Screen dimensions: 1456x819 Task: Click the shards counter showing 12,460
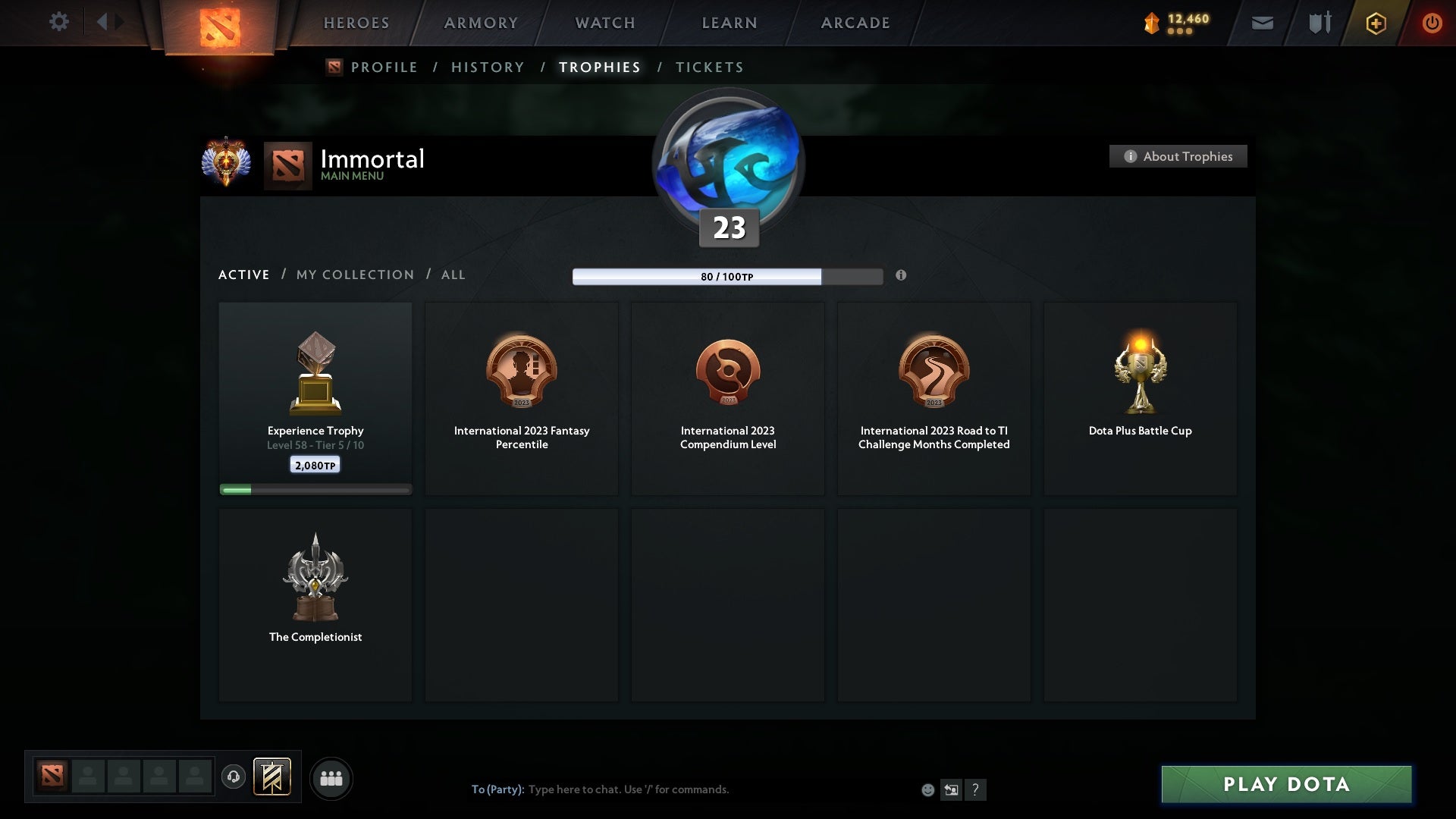click(x=1174, y=23)
